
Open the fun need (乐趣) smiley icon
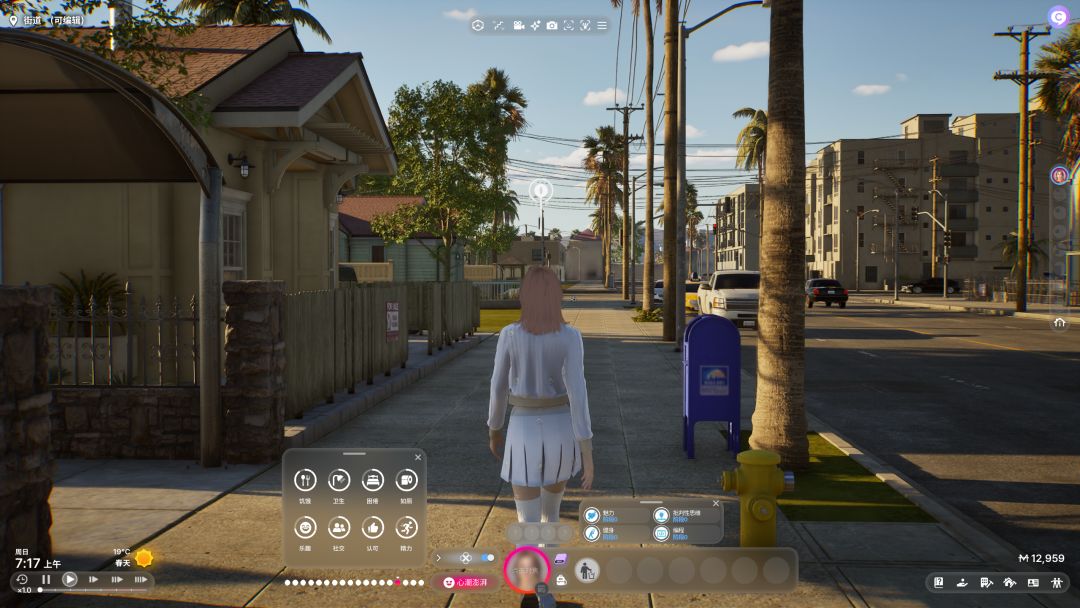[305, 527]
